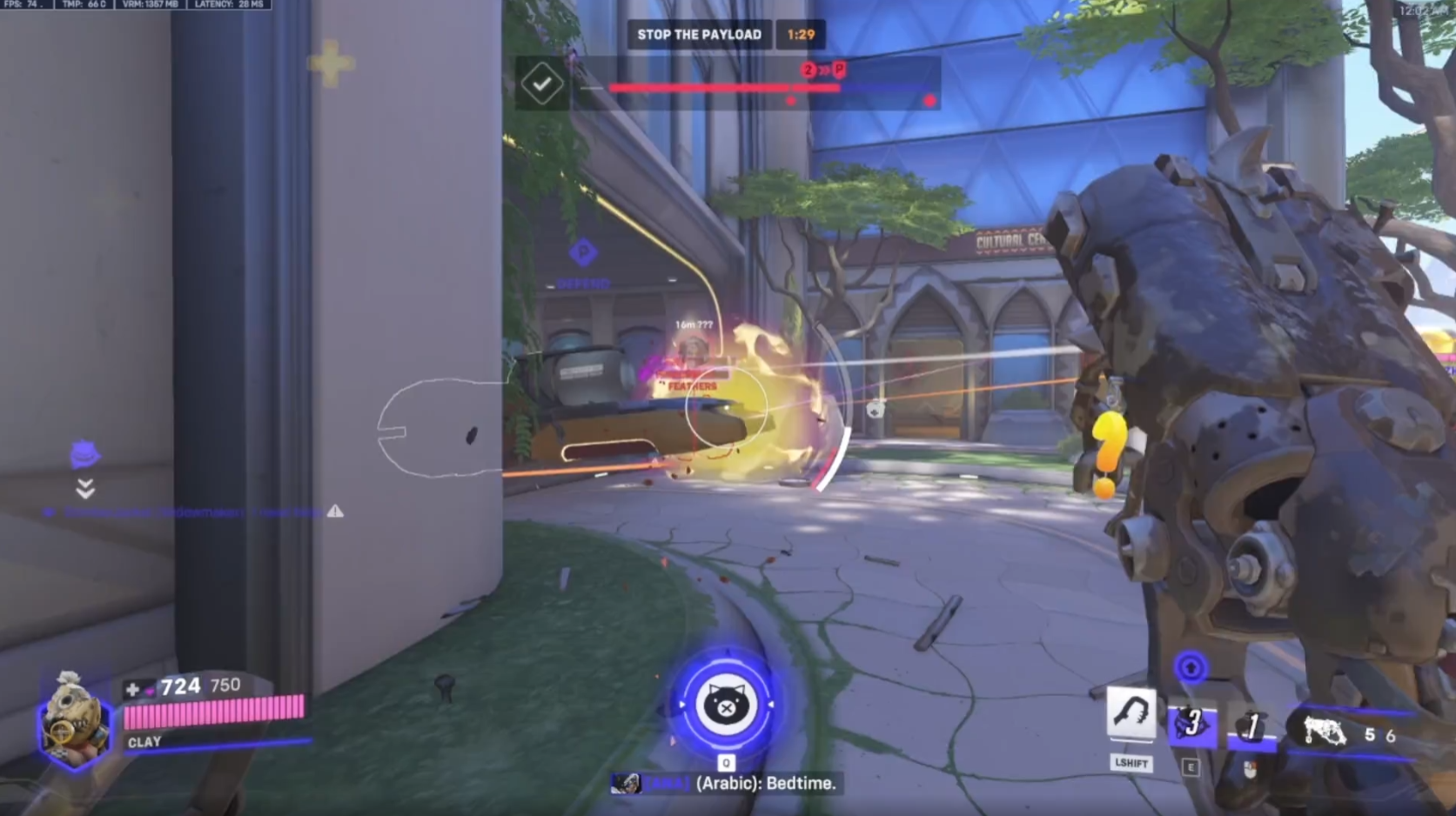1456x816 pixels.
Task: Select the STOP THE PAYLOAD objective banner
Action: [x=700, y=35]
